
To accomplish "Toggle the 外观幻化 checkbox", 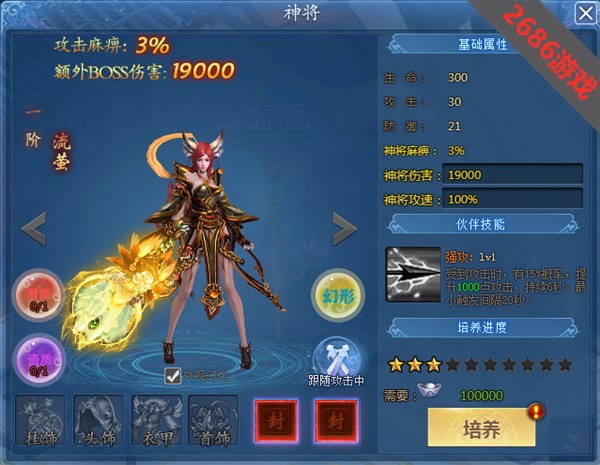I will 173,376.
